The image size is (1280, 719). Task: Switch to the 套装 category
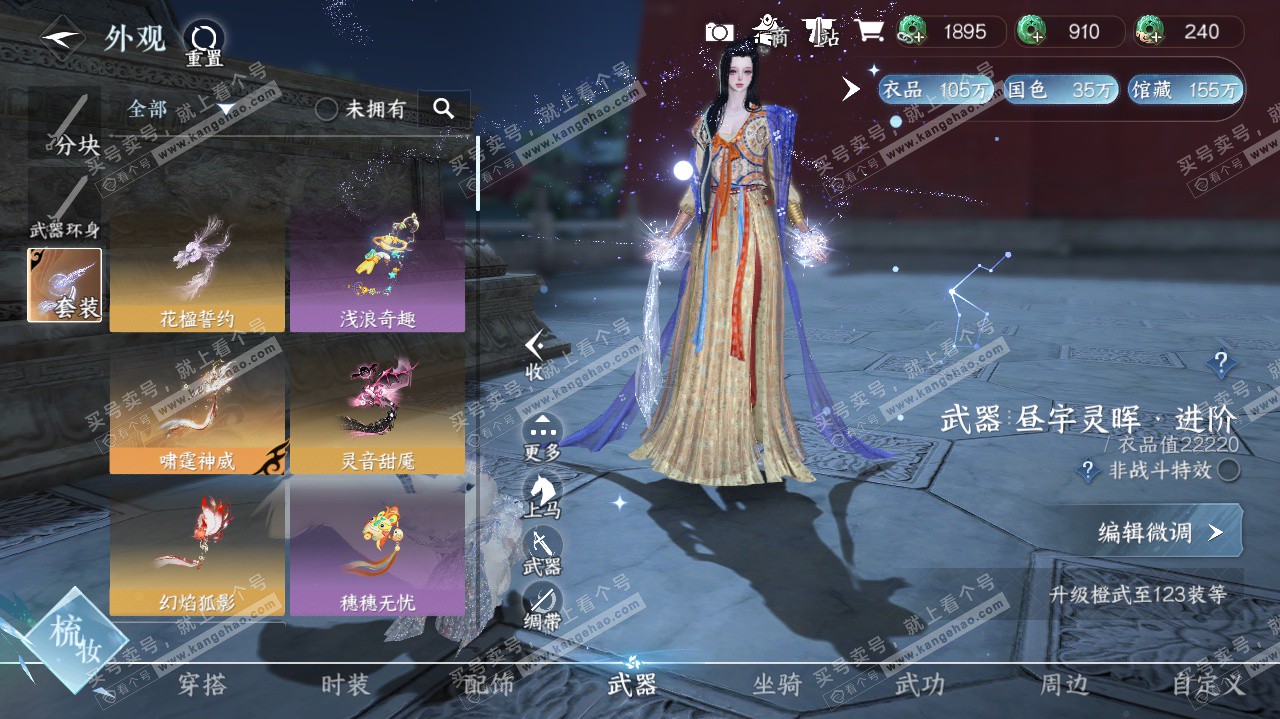coord(65,286)
